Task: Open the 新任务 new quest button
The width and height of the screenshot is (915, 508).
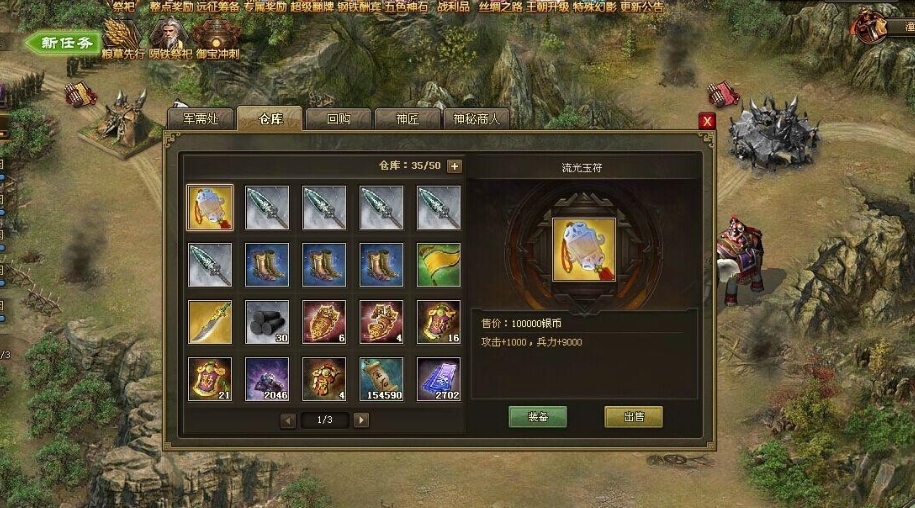Action: (64, 43)
